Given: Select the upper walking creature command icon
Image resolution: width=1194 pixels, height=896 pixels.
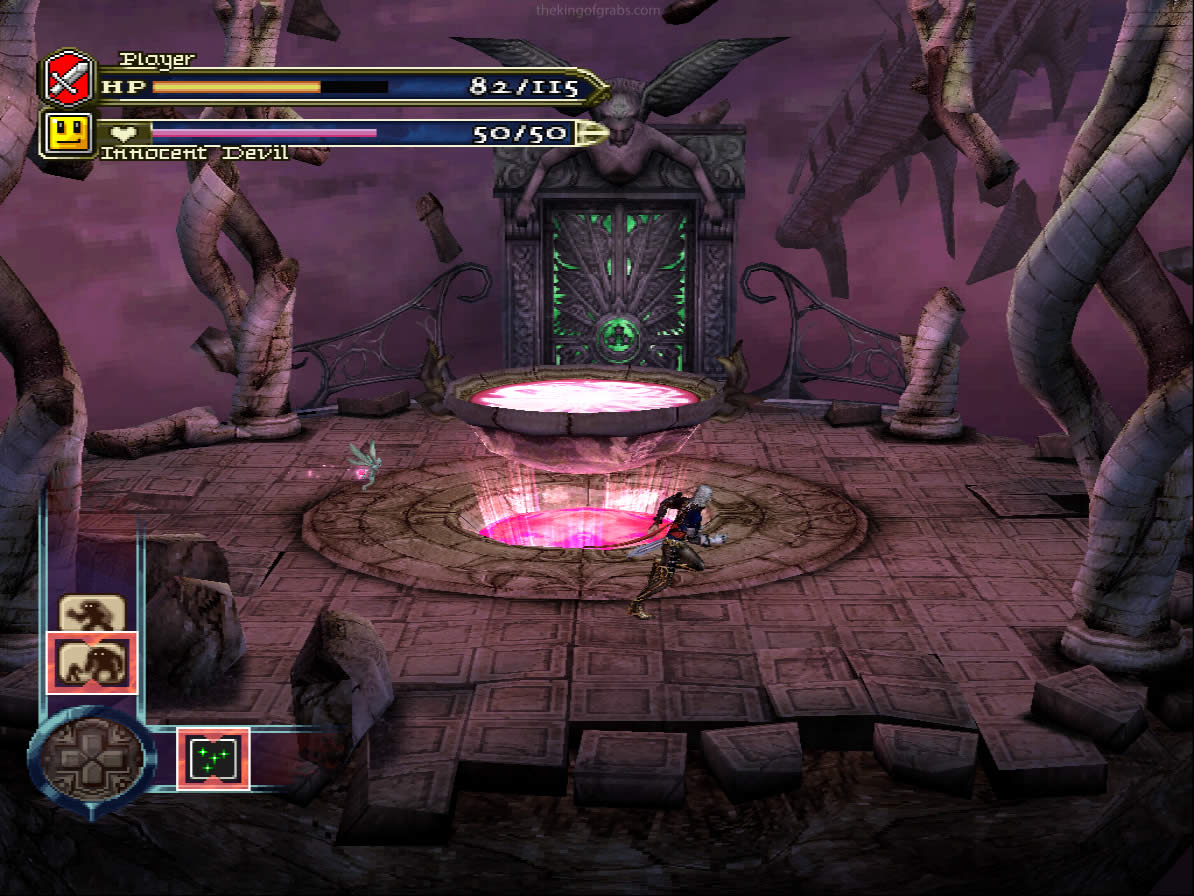Looking at the screenshot, I should [92, 612].
